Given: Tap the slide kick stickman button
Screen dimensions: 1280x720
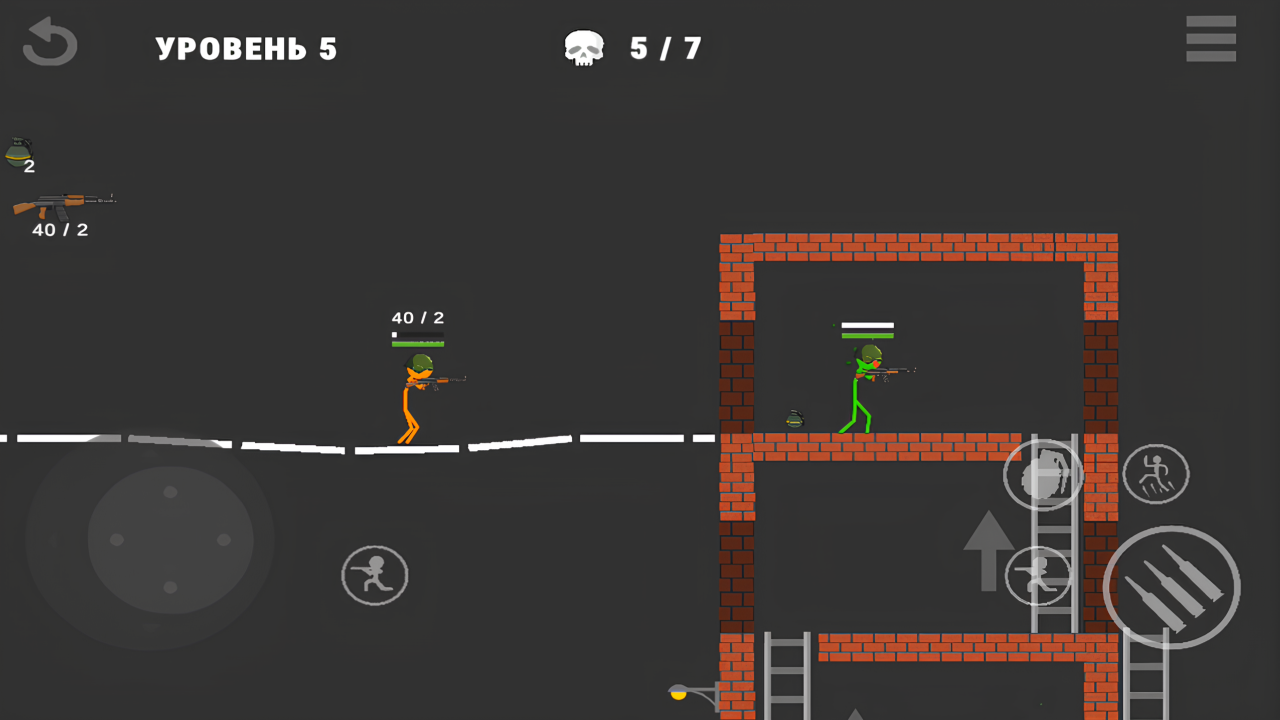Looking at the screenshot, I should [x=1155, y=474].
